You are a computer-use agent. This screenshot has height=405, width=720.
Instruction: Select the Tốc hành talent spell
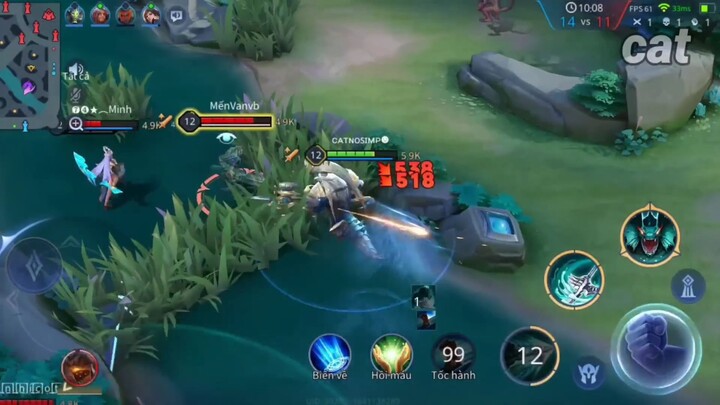point(454,353)
